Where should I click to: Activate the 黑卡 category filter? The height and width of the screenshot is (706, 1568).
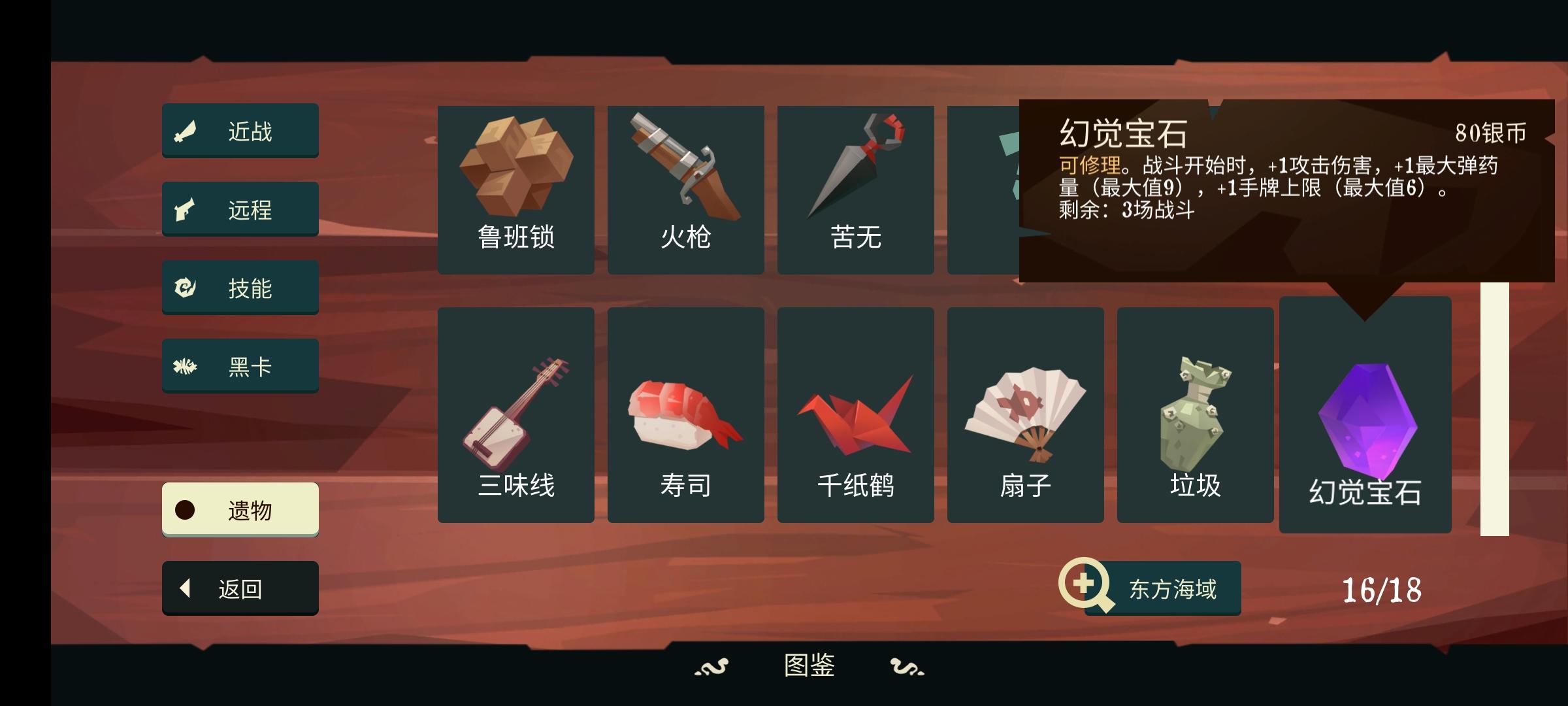(240, 365)
